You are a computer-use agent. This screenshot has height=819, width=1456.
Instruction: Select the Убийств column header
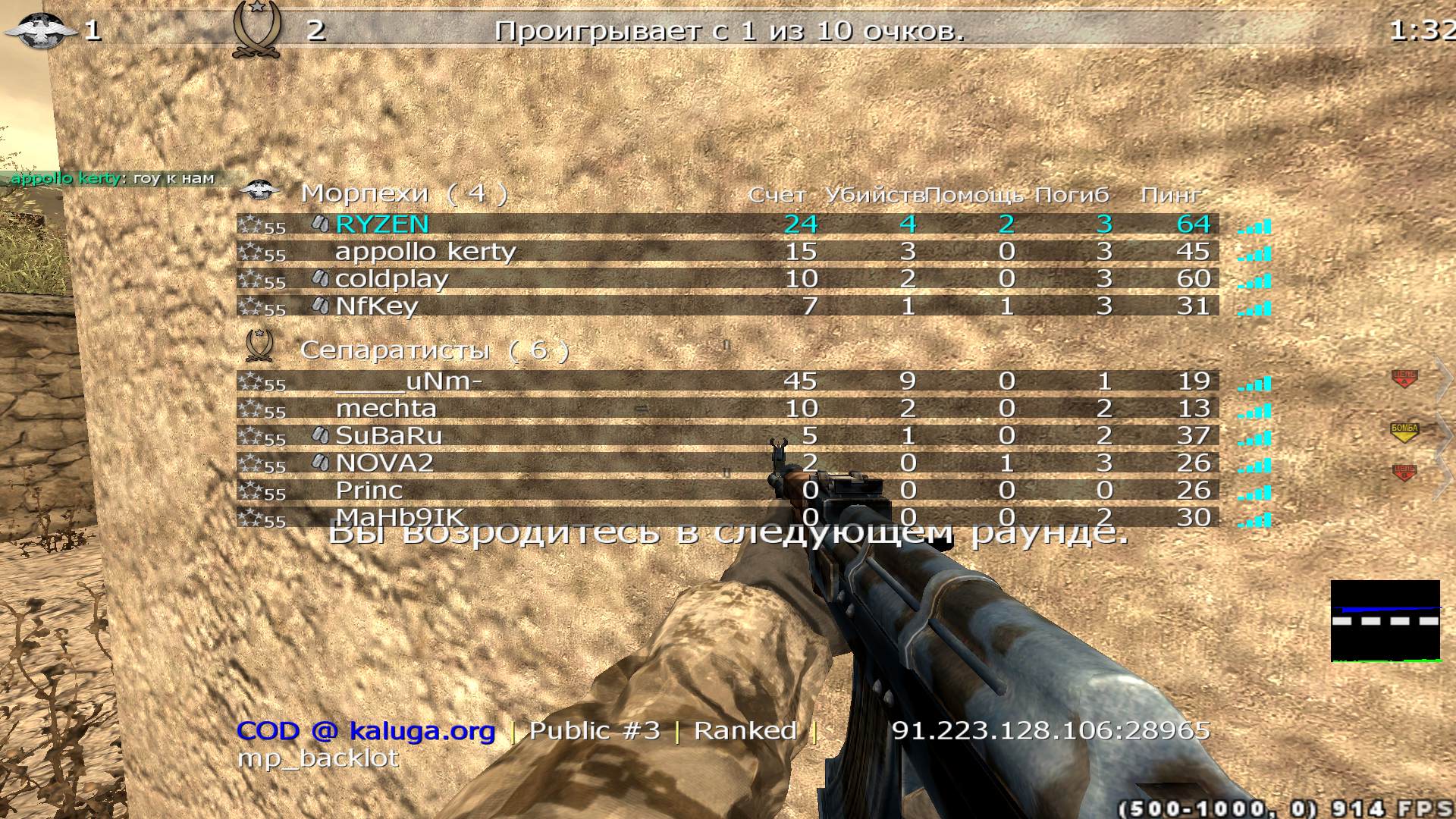click(x=872, y=194)
